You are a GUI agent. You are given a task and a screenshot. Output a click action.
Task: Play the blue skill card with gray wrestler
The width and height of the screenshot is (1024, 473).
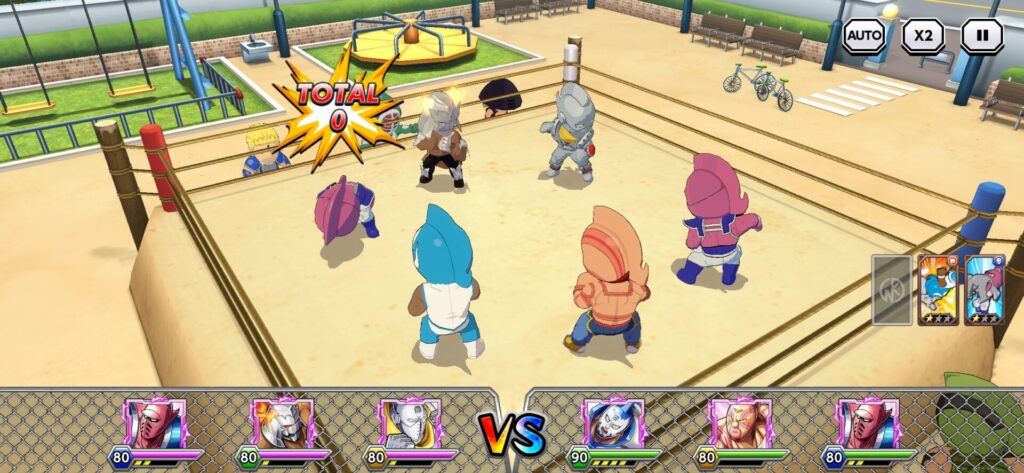click(x=984, y=289)
